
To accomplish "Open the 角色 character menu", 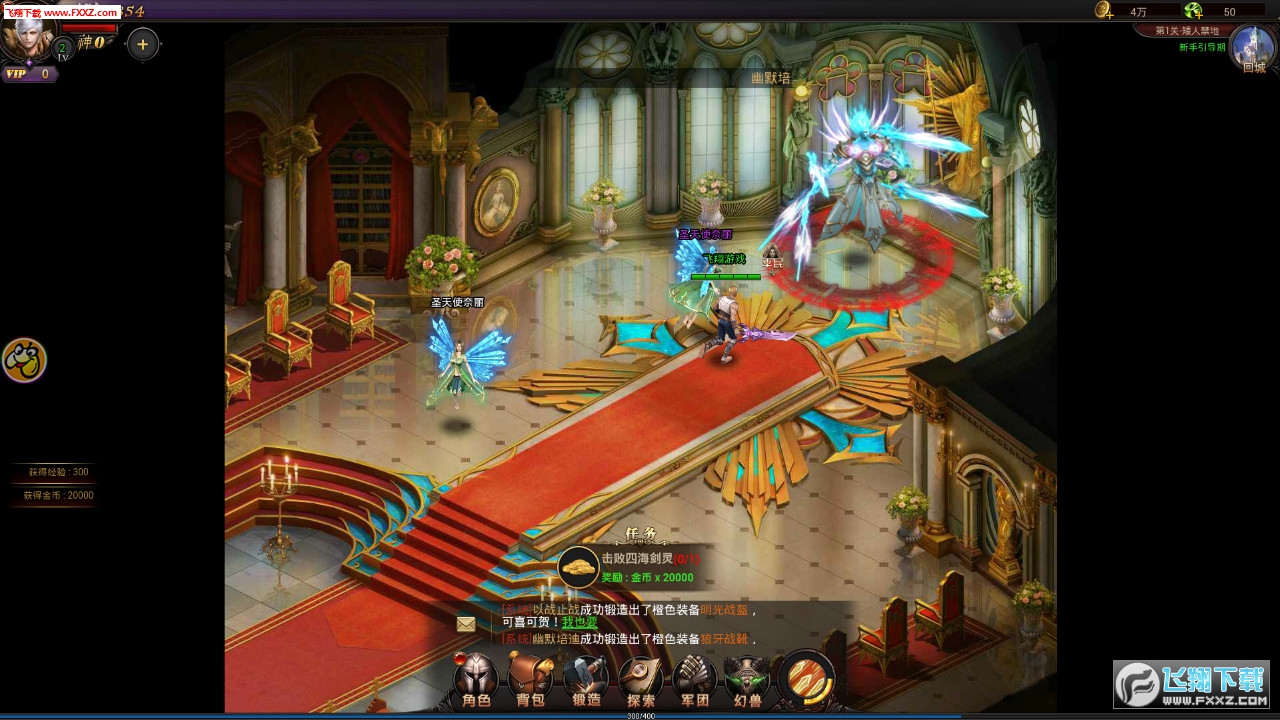I will 476,680.
